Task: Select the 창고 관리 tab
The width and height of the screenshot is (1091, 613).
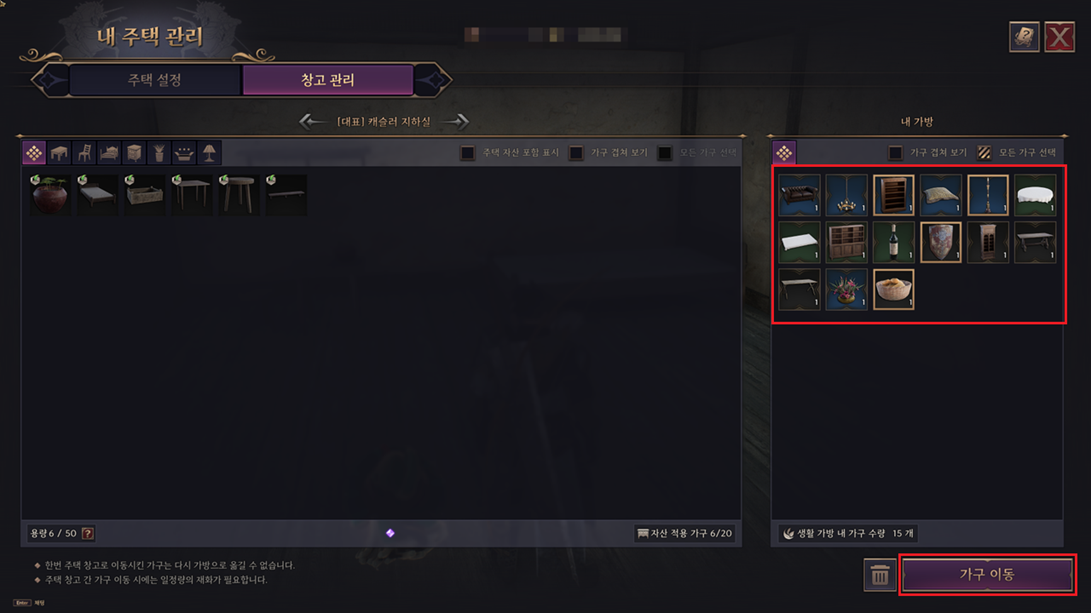Action: 328,80
